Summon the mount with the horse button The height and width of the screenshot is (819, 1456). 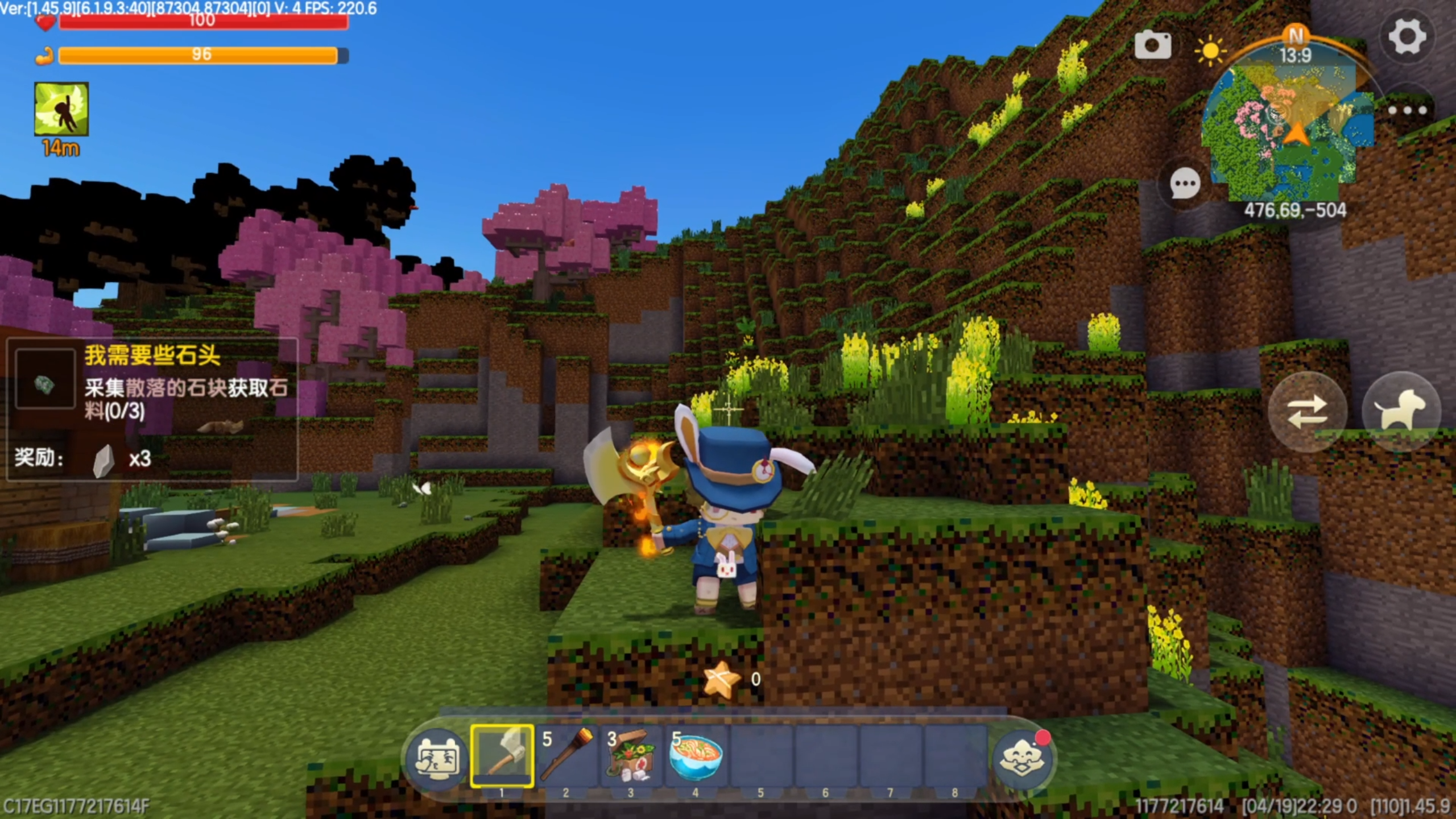[1401, 411]
